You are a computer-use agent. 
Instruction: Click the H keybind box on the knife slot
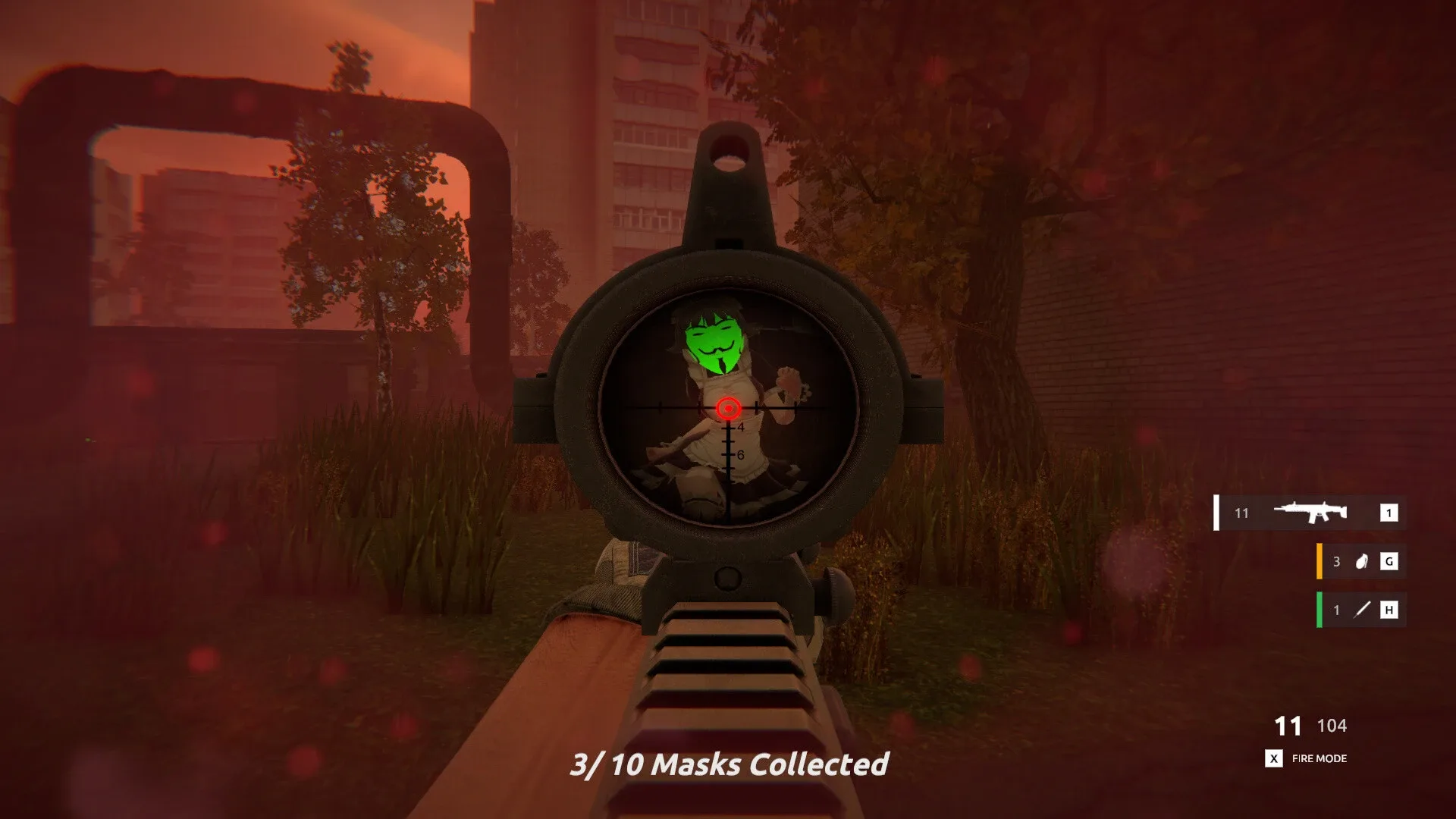coord(1388,610)
